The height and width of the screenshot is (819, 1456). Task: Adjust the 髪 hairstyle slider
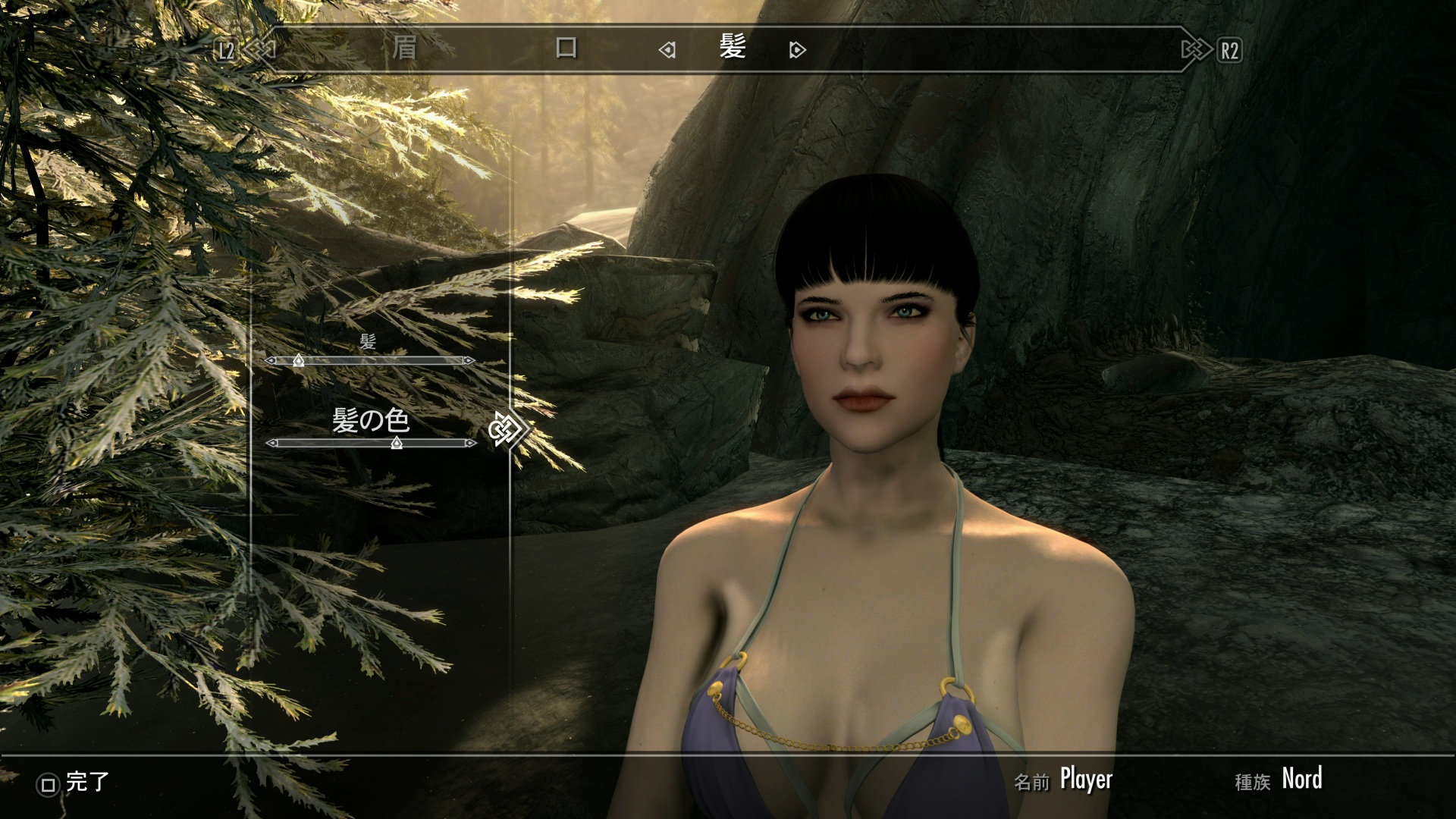pyautogui.click(x=299, y=361)
